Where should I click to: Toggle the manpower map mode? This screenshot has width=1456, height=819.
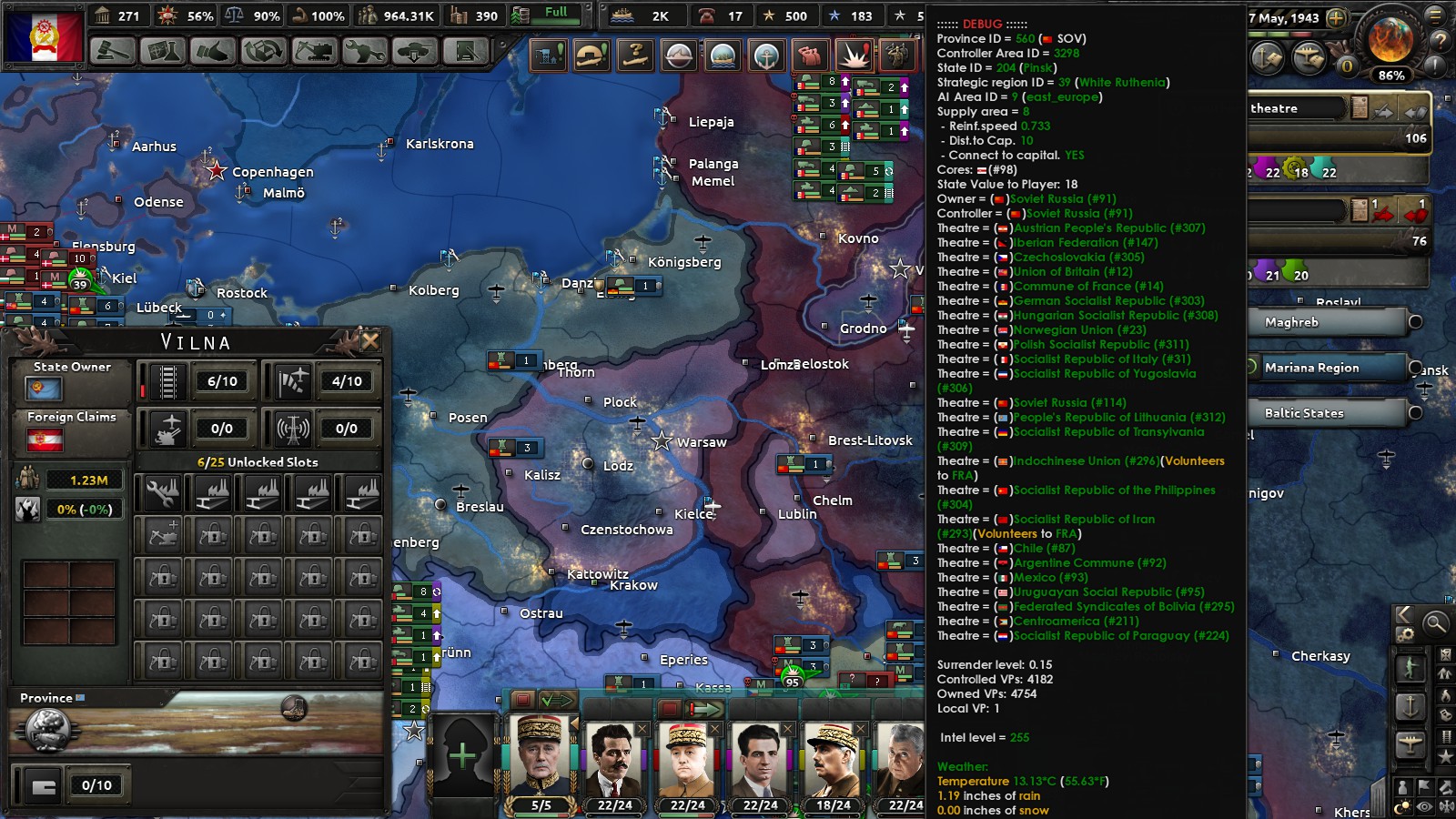(810, 55)
